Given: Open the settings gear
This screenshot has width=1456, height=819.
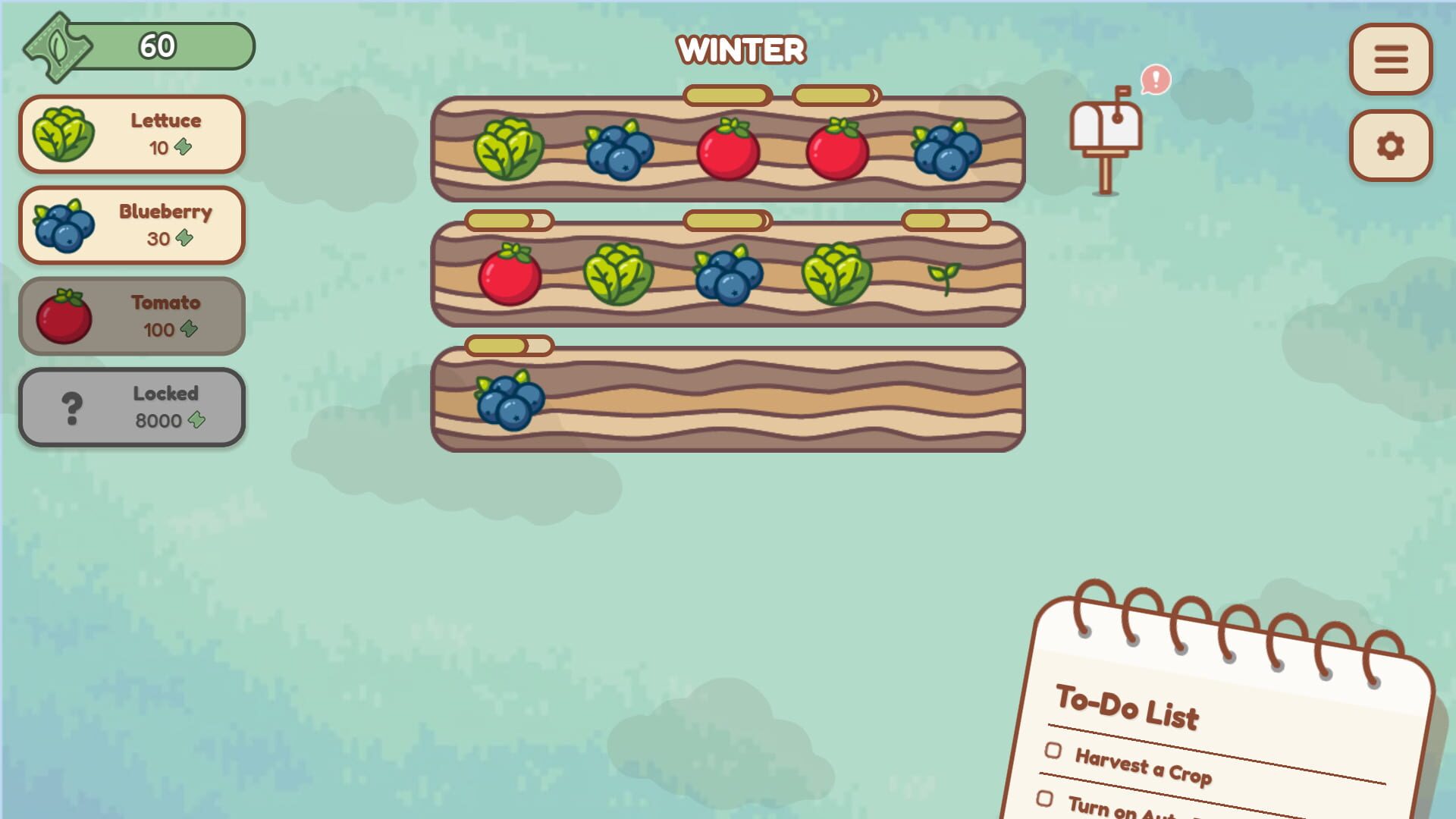Looking at the screenshot, I should click(x=1391, y=144).
